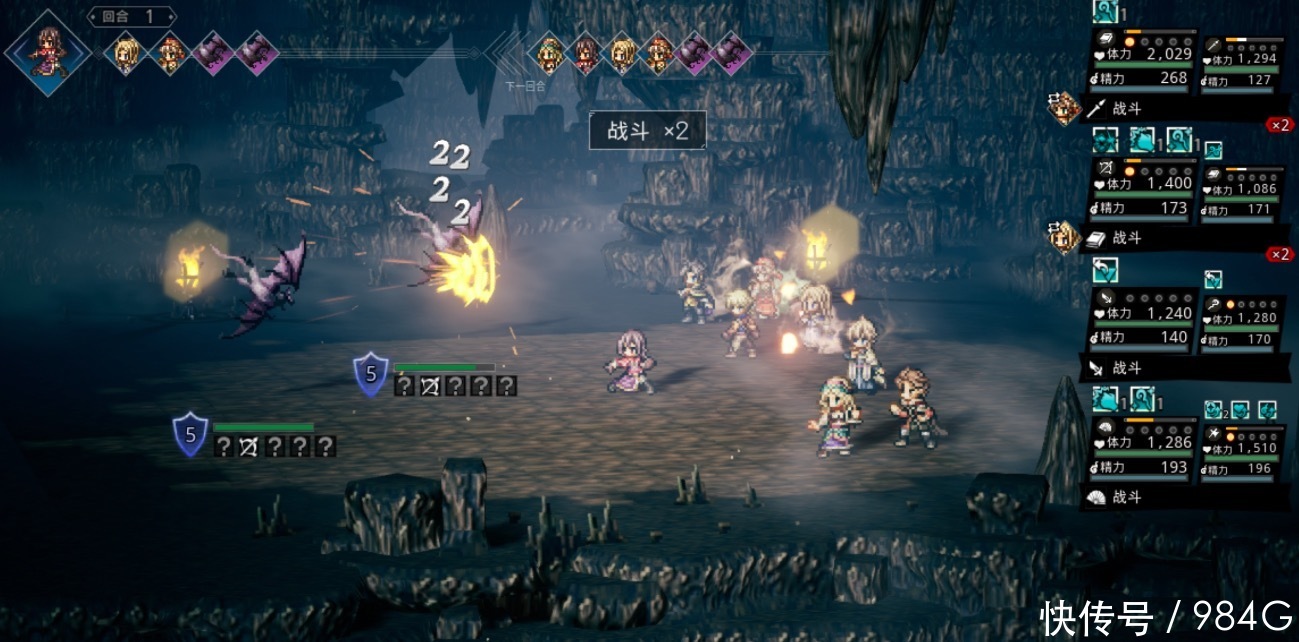Open the dagger 战斗 command row
Viewport: 1299px width, 642px height.
tap(1180, 368)
